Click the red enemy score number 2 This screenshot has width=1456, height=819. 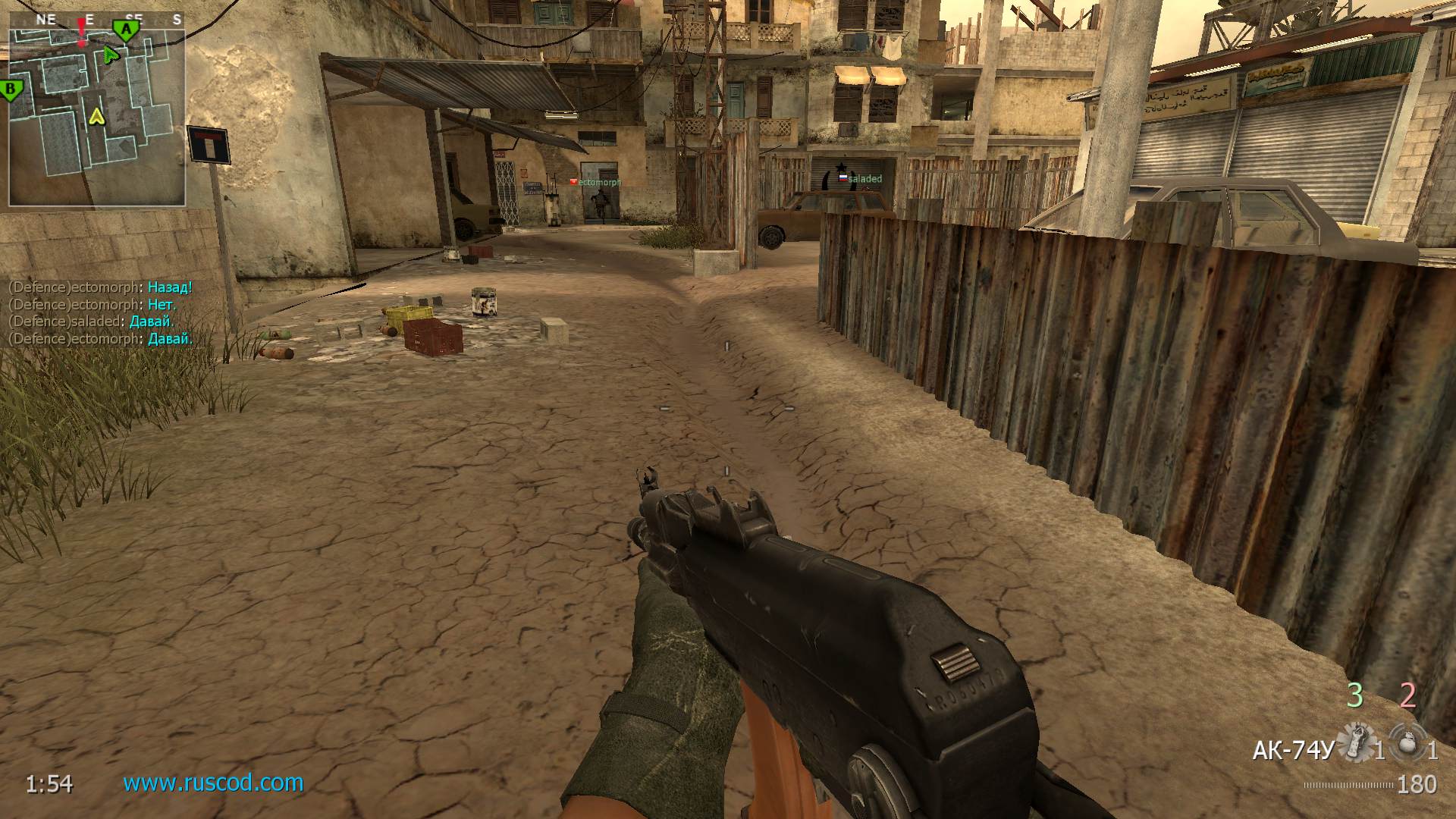[x=1408, y=695]
